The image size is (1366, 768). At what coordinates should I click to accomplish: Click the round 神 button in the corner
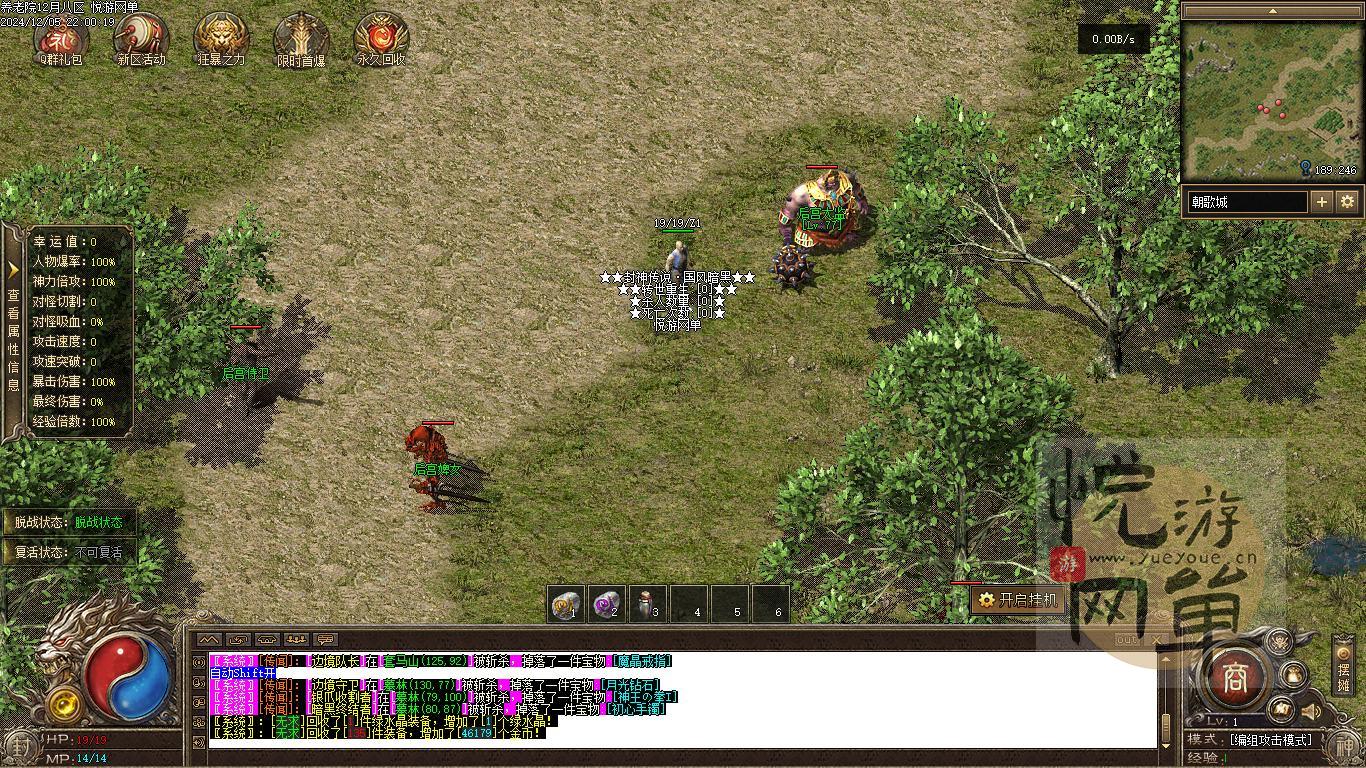(1346, 746)
